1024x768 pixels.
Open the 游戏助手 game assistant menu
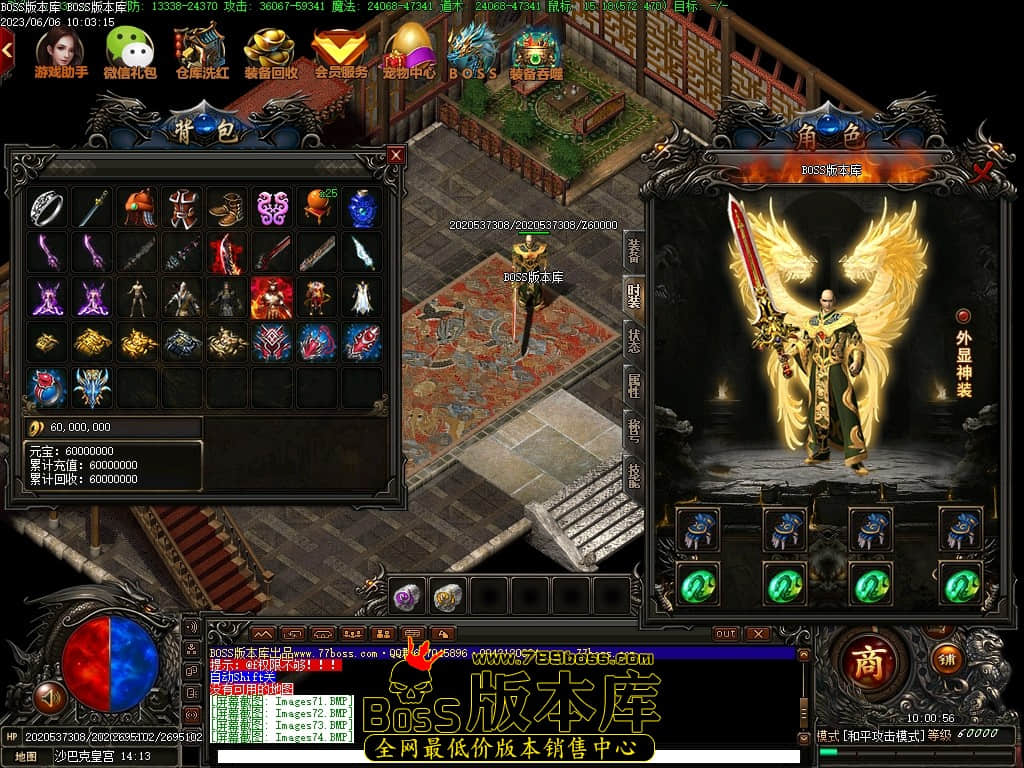(61, 51)
